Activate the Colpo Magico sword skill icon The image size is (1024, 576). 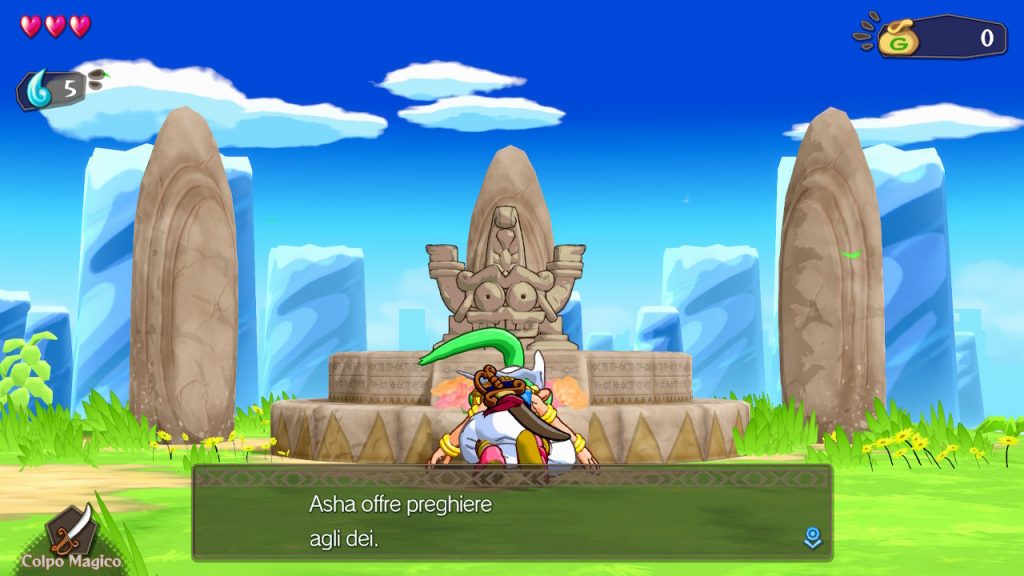(72, 529)
